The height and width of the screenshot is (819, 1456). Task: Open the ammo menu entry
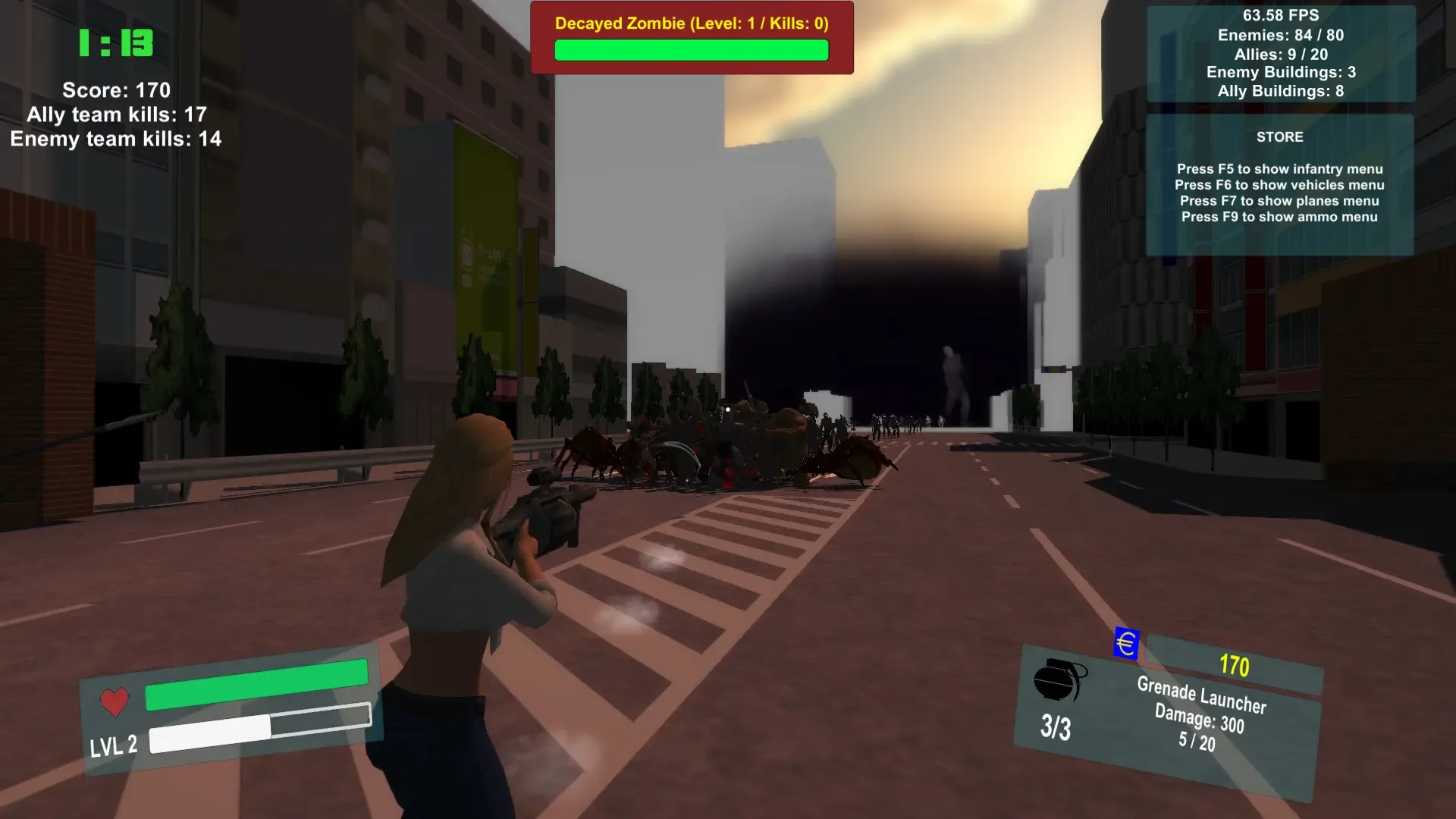(x=1280, y=217)
